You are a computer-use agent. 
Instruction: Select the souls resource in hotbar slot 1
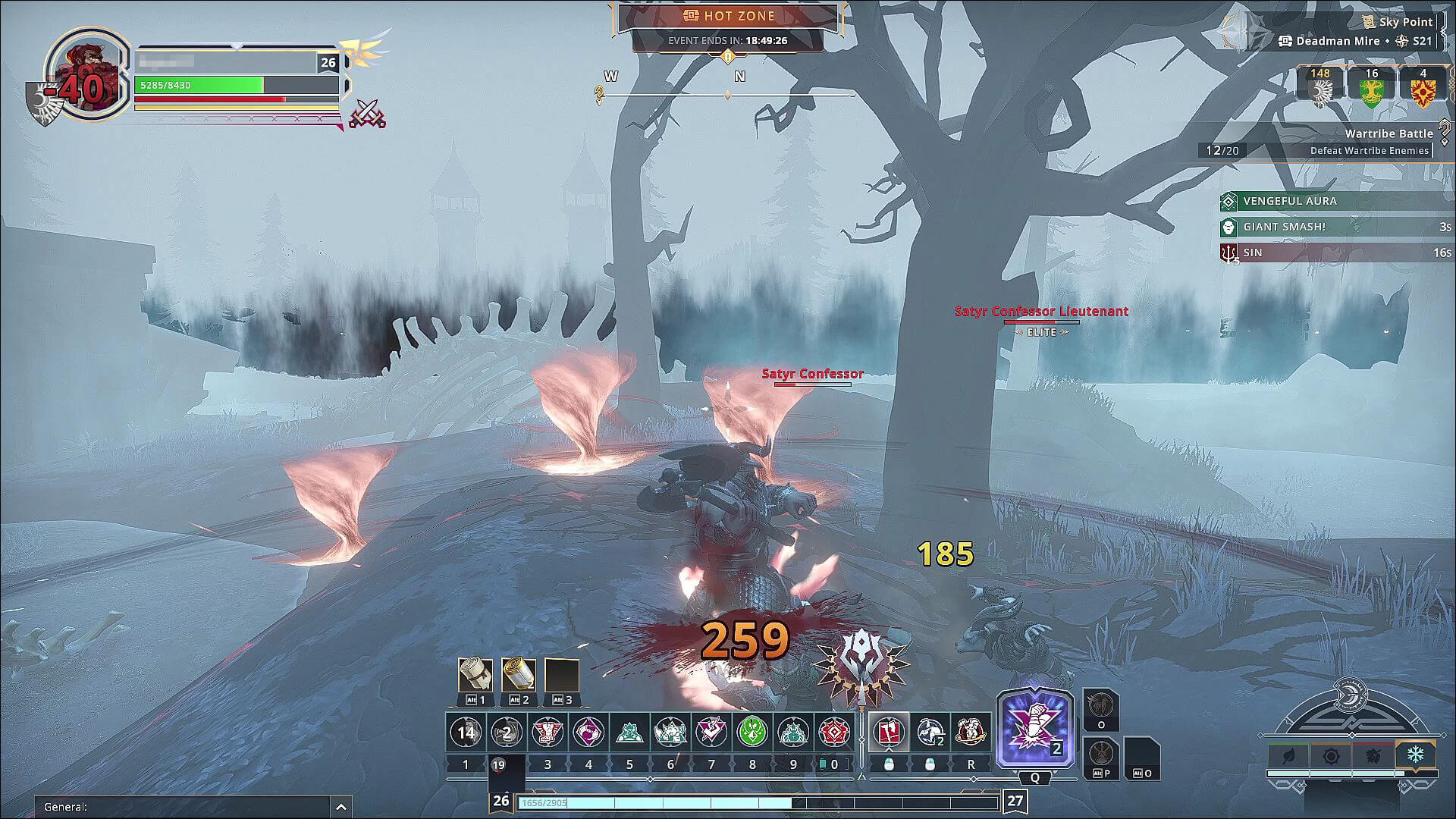pyautogui.click(x=466, y=733)
